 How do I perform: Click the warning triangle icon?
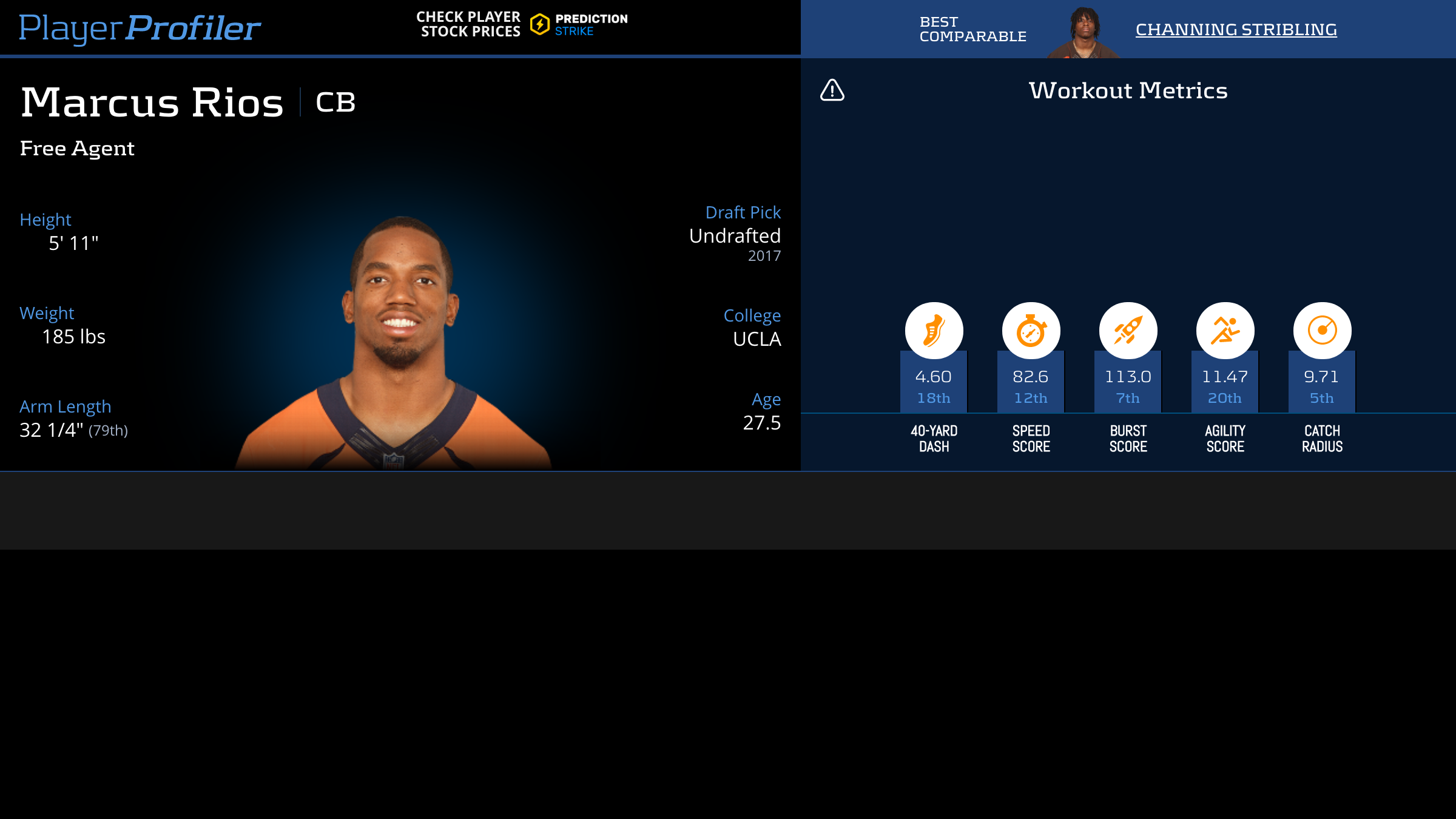click(832, 90)
